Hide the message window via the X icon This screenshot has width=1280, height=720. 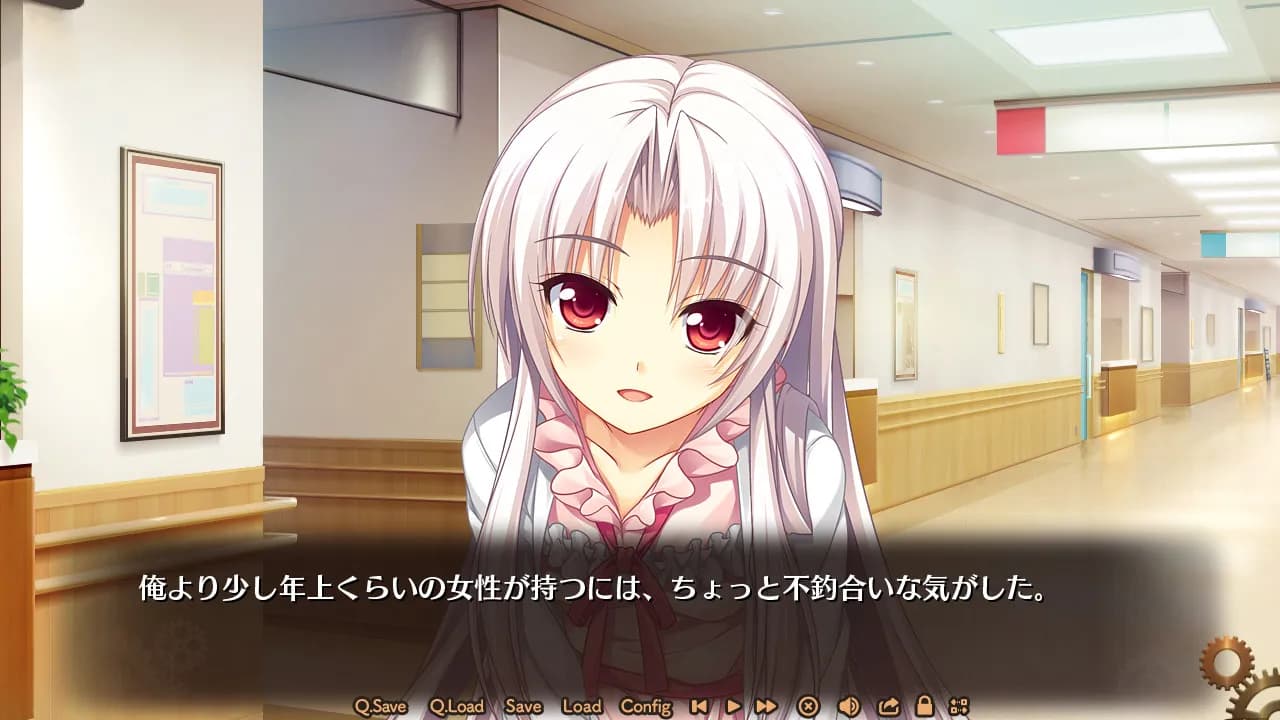point(808,706)
